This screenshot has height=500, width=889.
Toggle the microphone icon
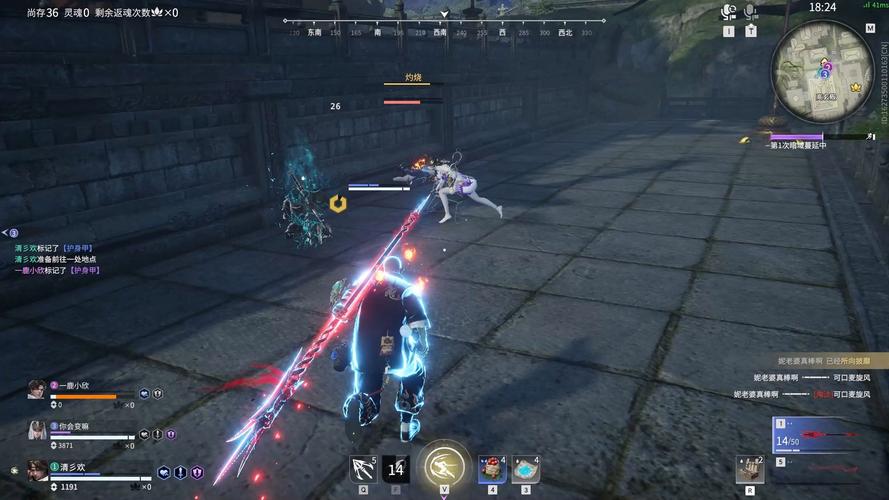[750, 12]
